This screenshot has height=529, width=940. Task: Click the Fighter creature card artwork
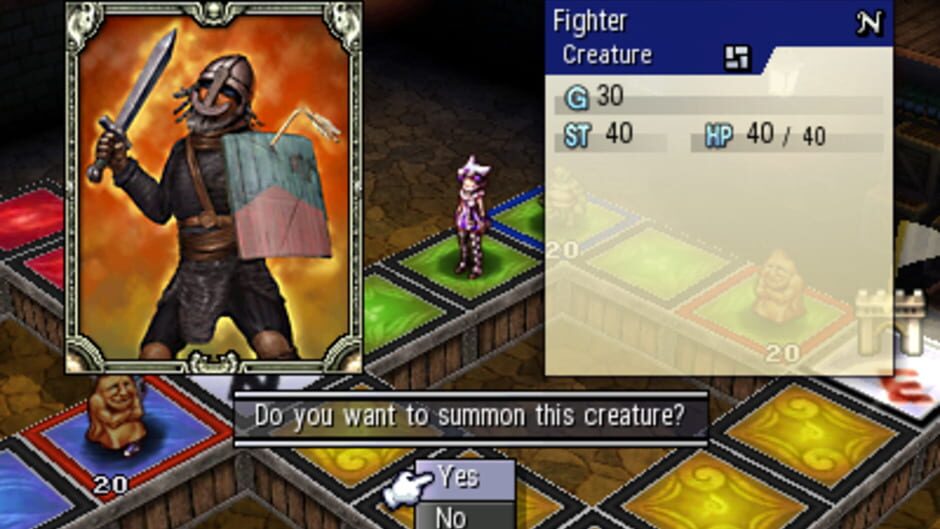pos(213,188)
